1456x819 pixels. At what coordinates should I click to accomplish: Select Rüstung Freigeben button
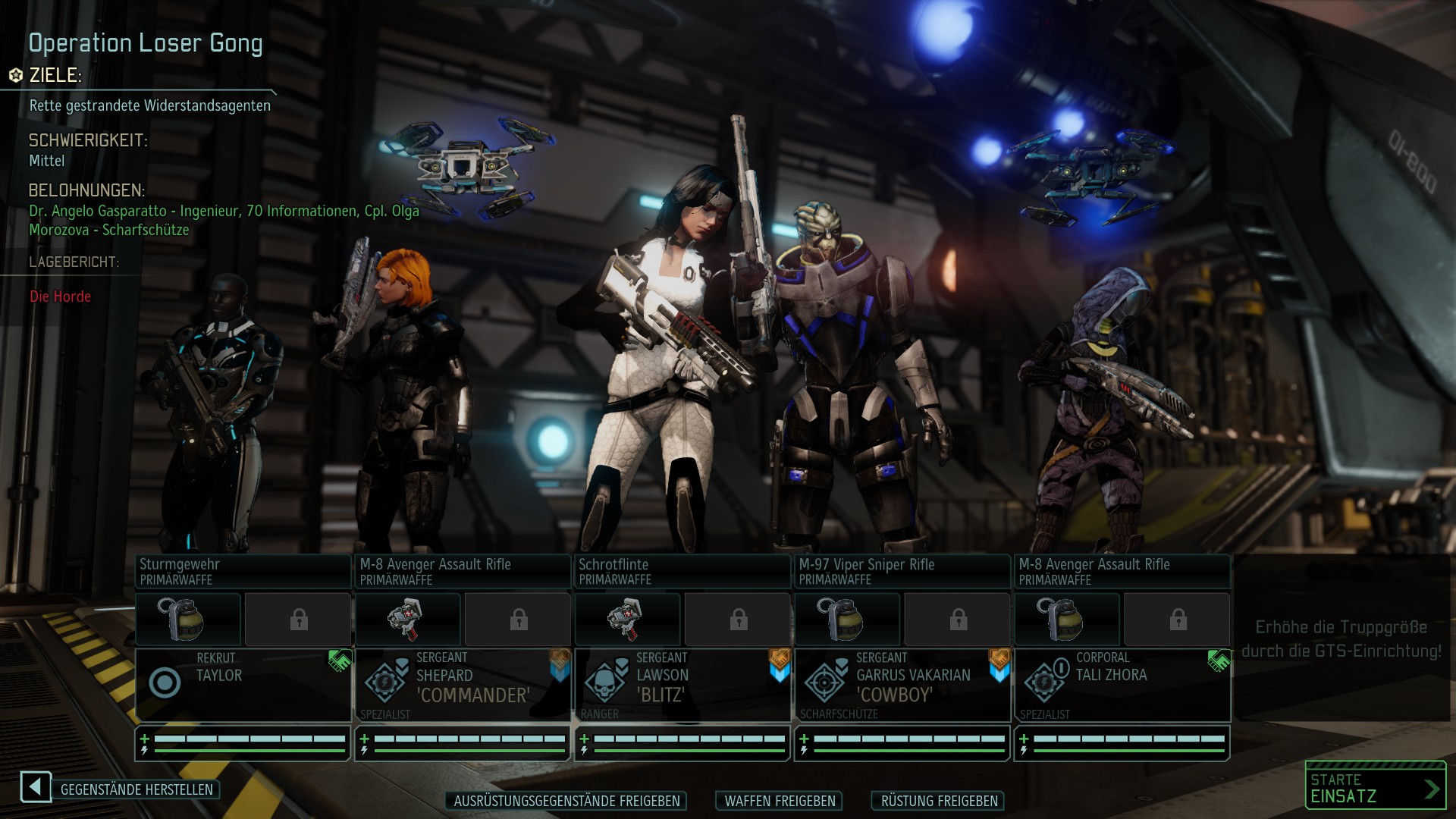(x=939, y=801)
